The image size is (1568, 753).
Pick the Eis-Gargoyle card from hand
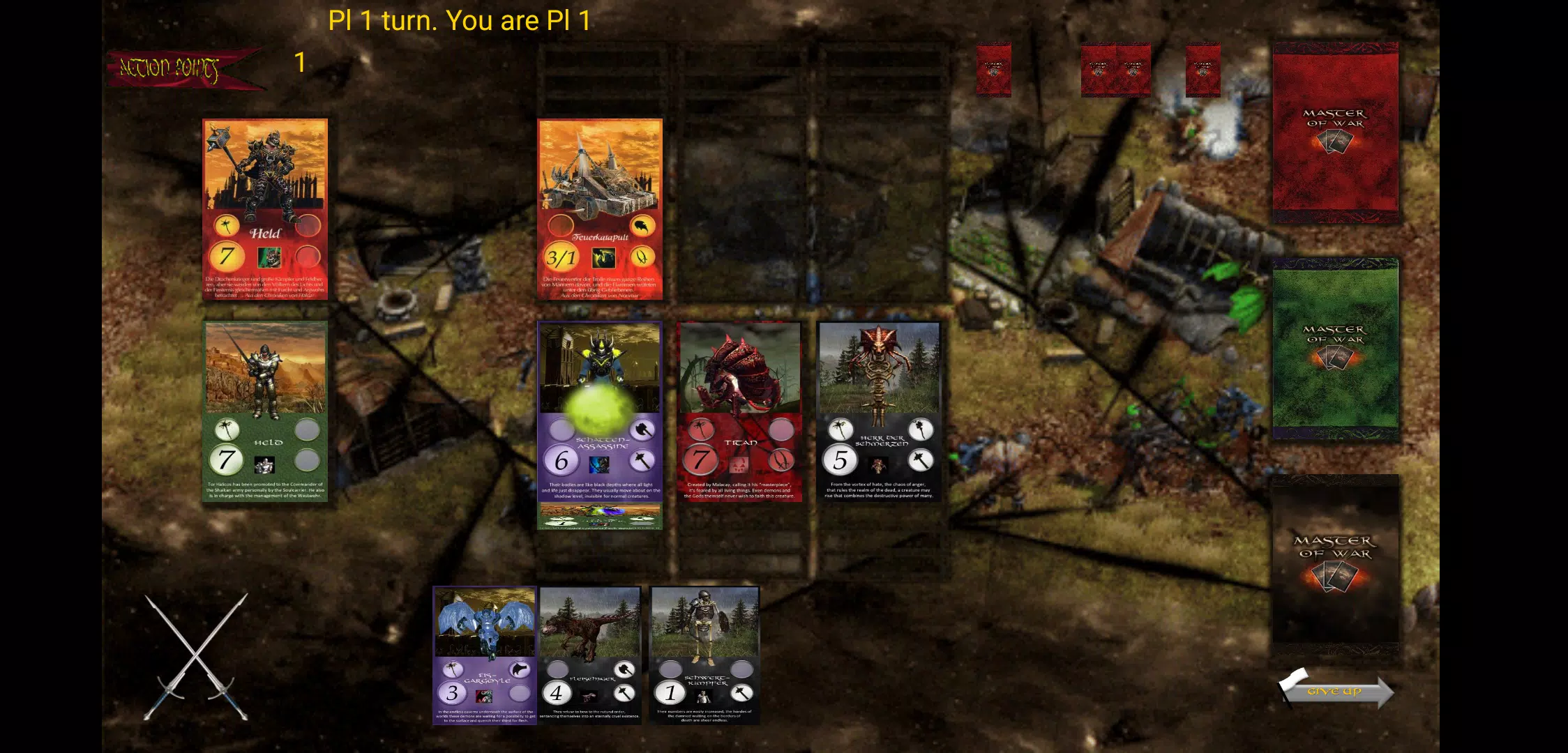pos(484,655)
